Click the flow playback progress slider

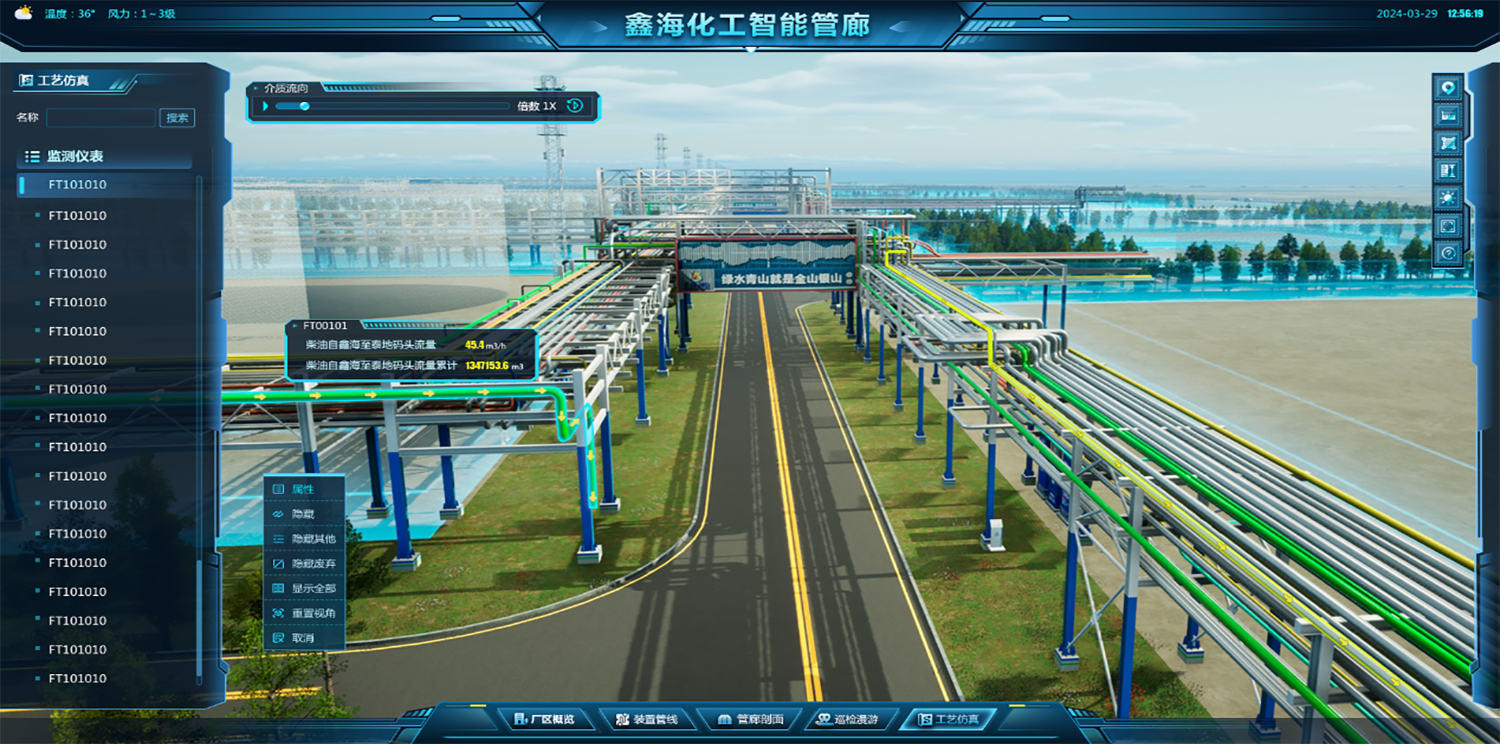(x=392, y=106)
